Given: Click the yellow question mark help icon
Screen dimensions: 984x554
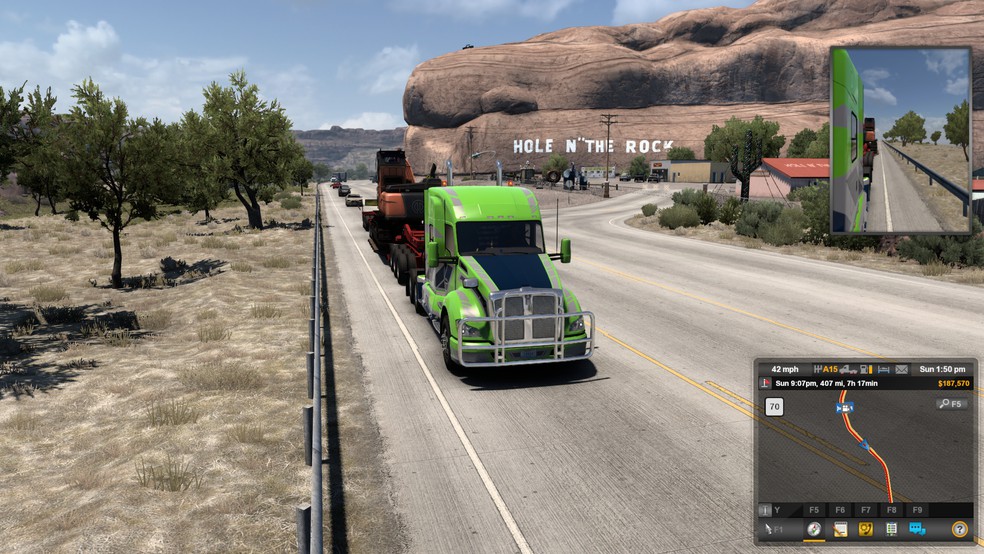Looking at the screenshot, I should [959, 529].
